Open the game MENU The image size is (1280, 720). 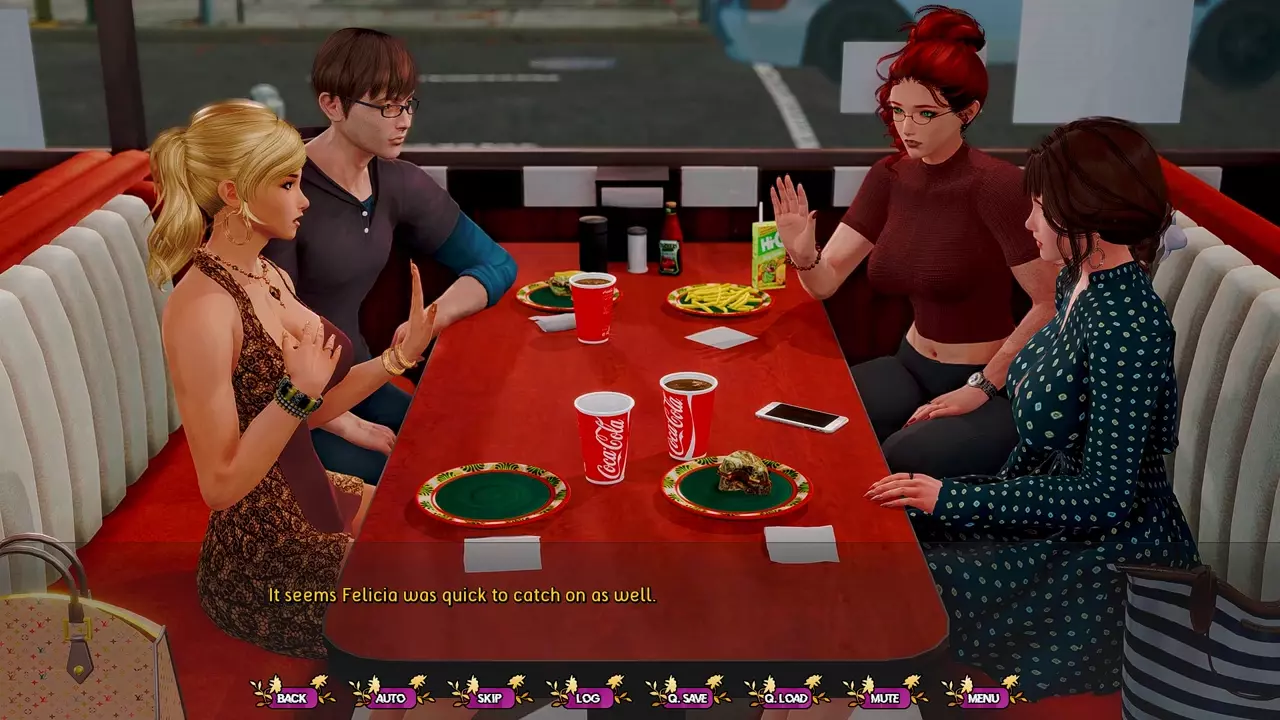pyautogui.click(x=983, y=698)
